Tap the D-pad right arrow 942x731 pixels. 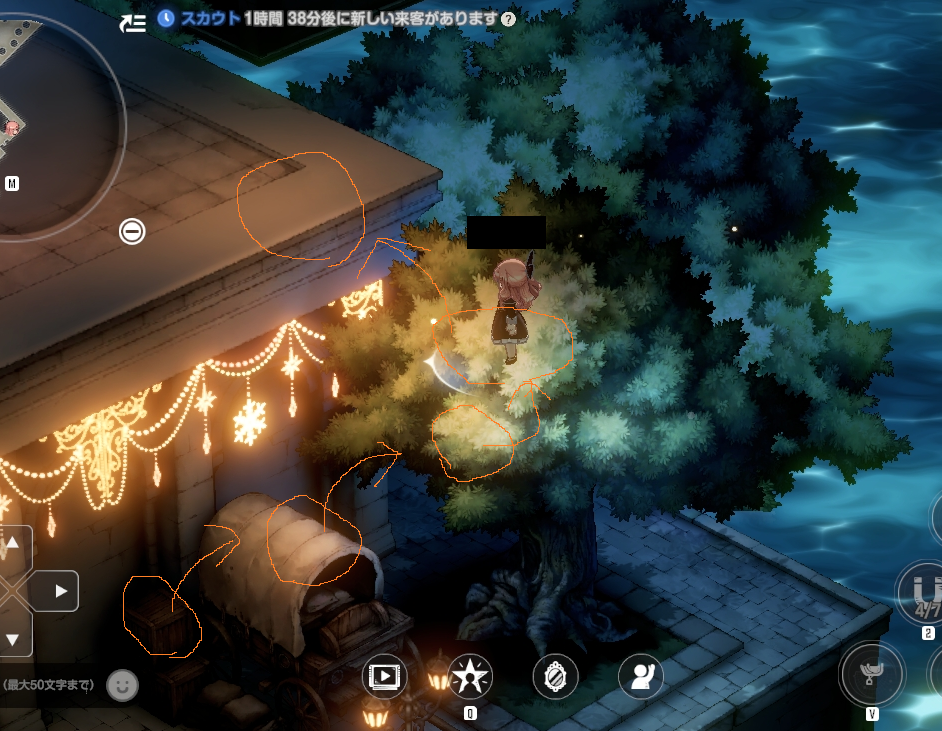[60, 591]
